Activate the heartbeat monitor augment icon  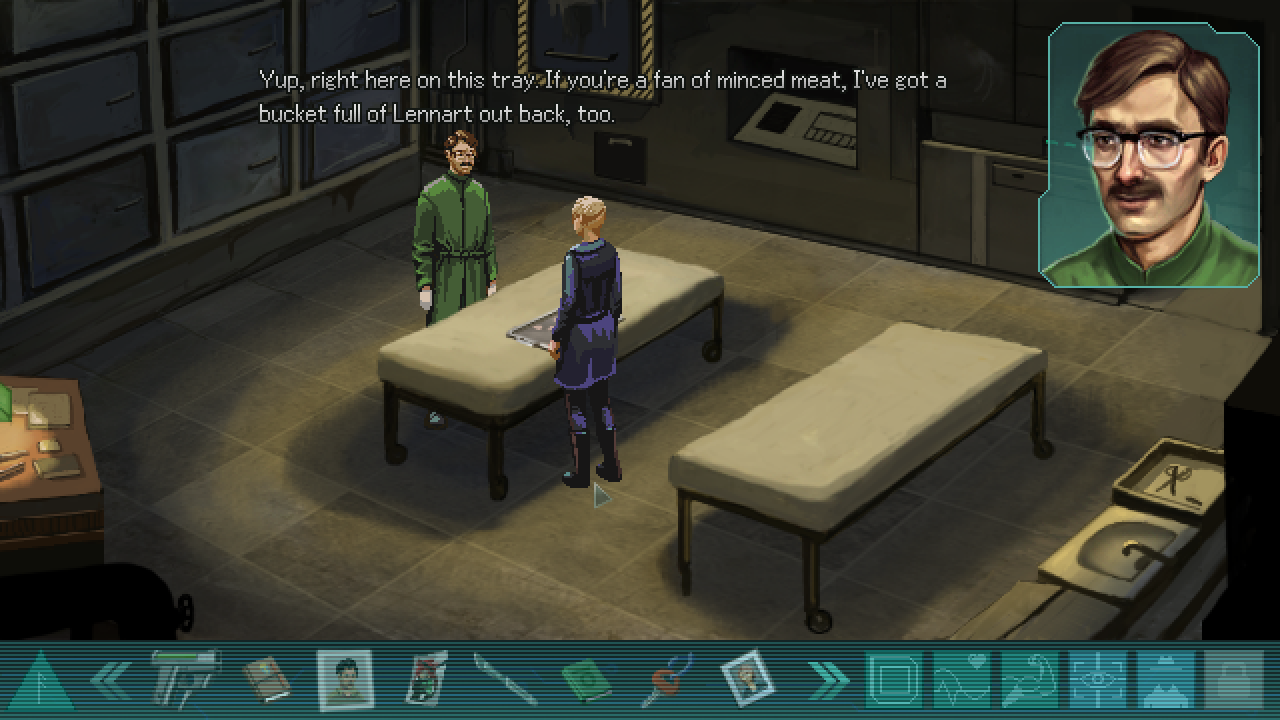[961, 680]
